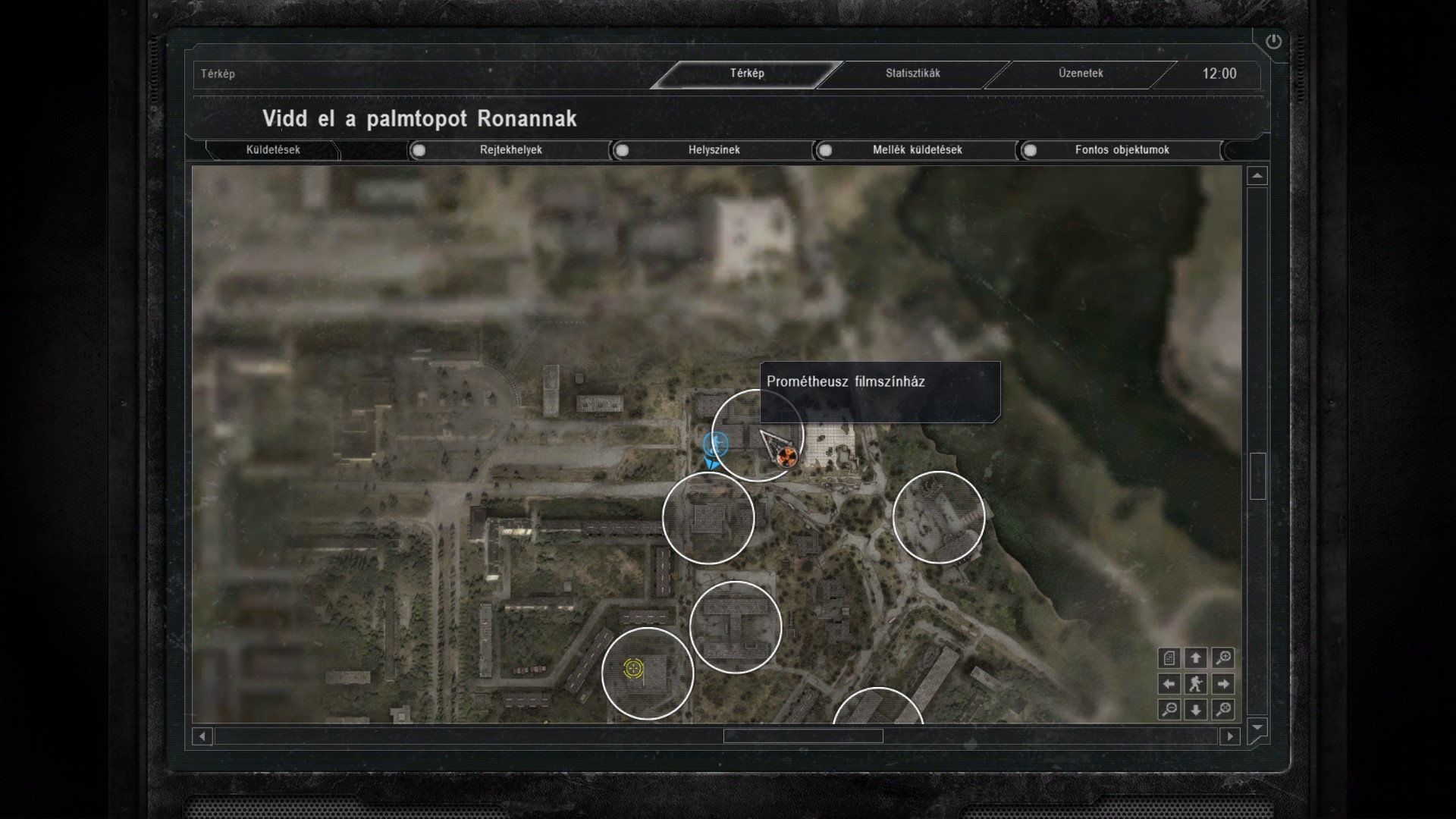Open the Küldetések list
Viewport: 1456px width, 819px height.
click(273, 150)
